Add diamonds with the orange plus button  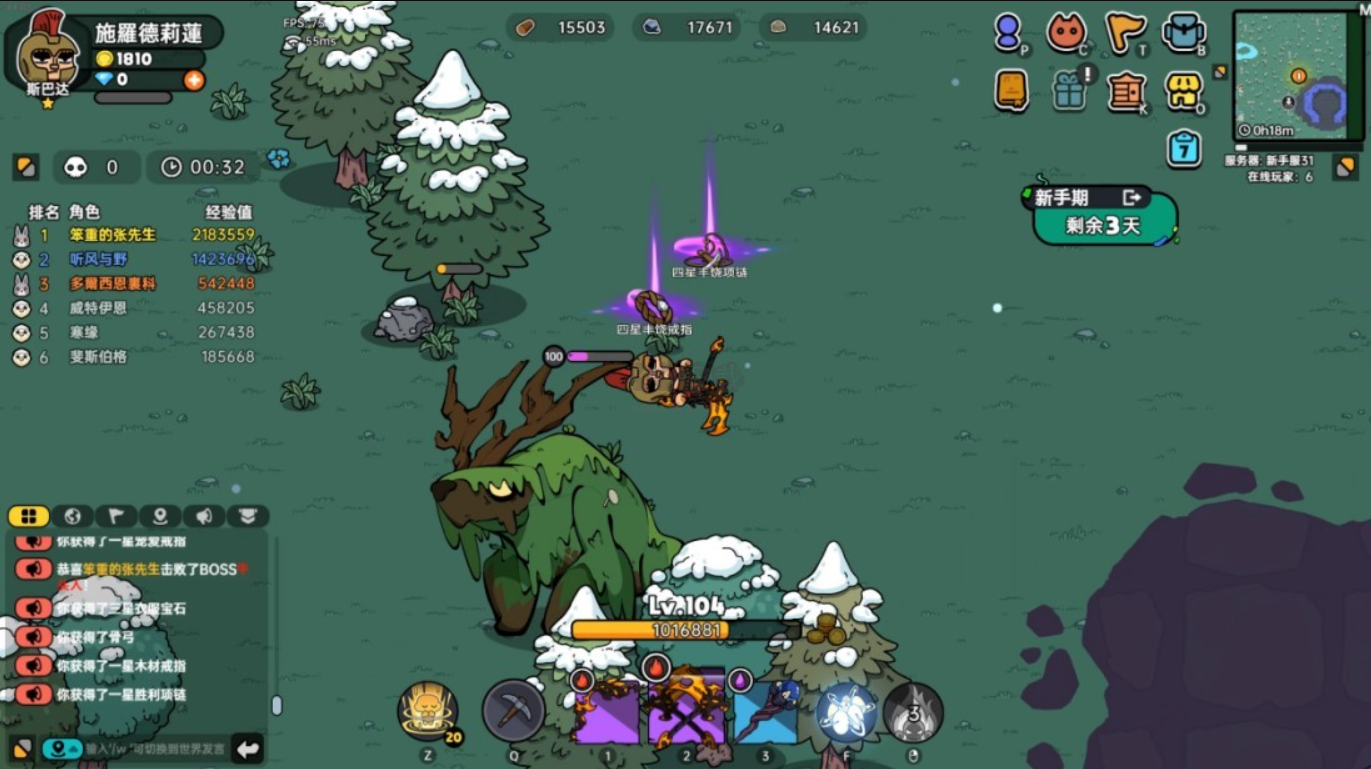(194, 80)
